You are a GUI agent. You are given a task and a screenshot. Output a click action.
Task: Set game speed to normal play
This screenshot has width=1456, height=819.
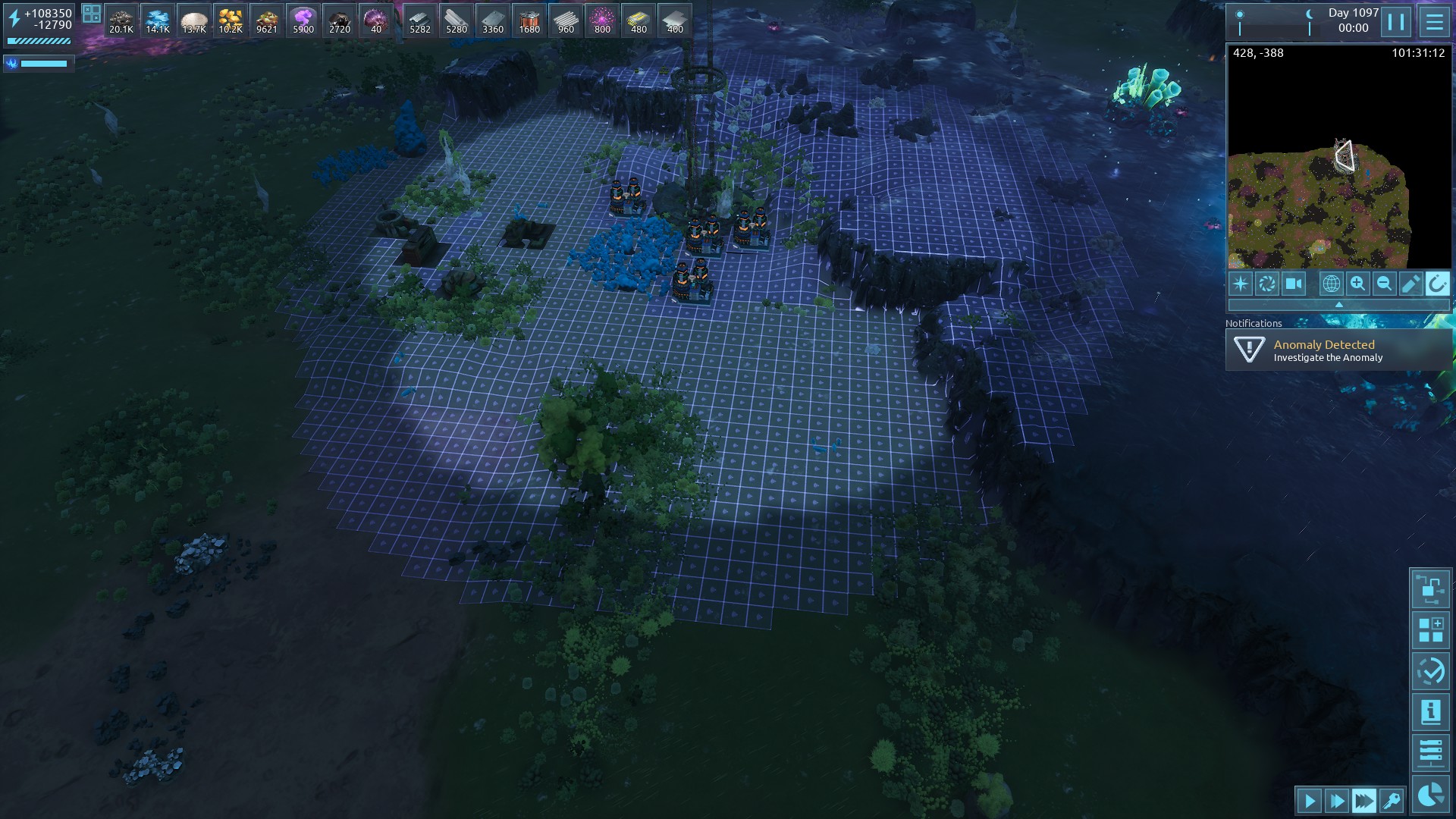1310,801
